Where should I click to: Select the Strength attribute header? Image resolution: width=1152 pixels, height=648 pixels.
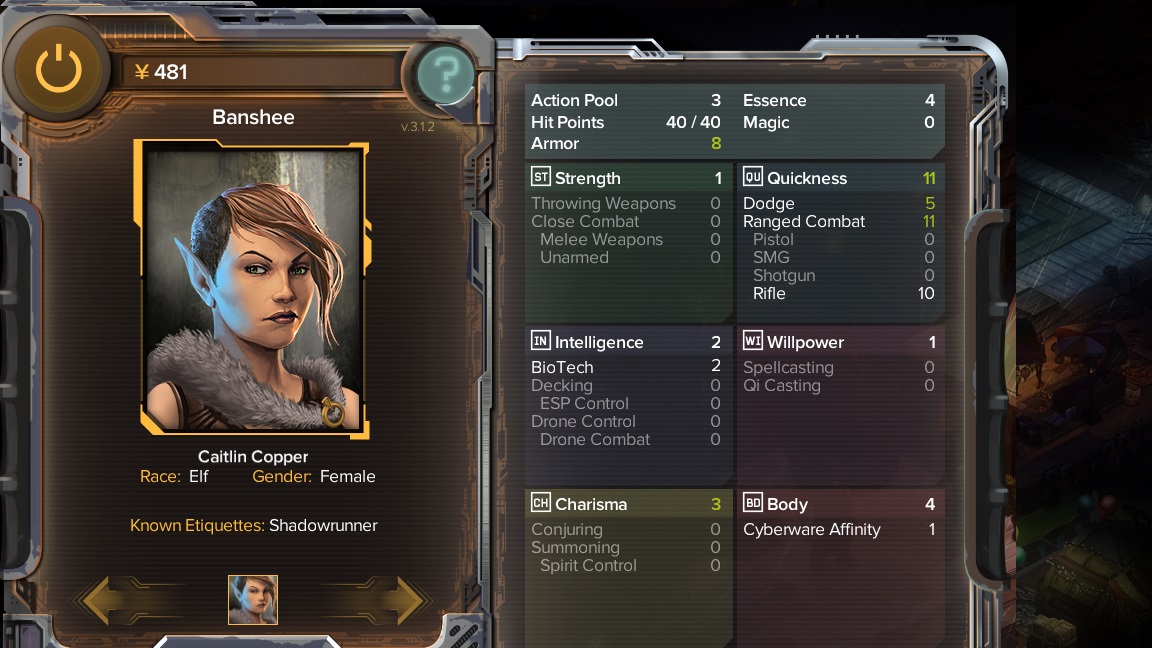pos(627,178)
